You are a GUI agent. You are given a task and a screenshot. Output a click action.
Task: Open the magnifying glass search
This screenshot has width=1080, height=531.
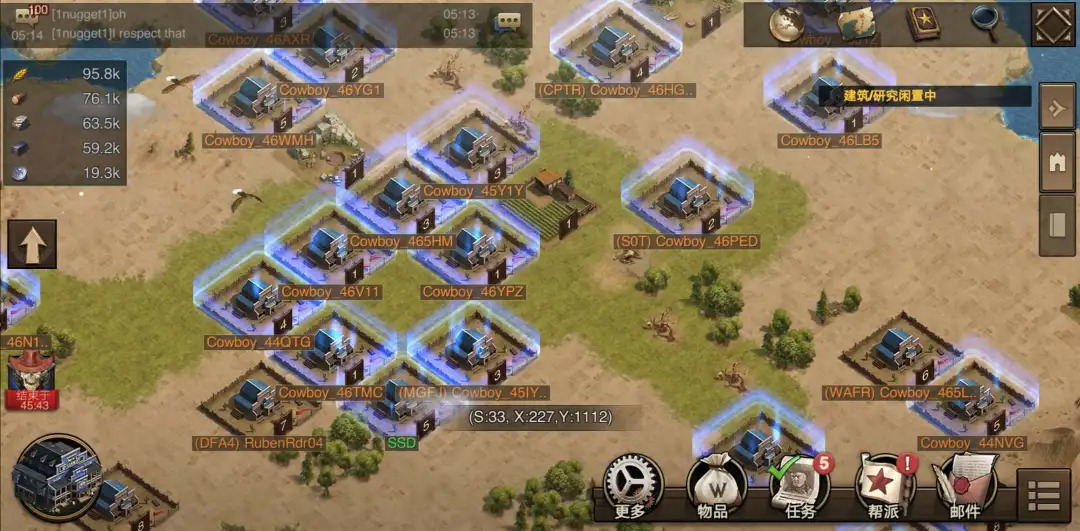pyautogui.click(x=985, y=20)
